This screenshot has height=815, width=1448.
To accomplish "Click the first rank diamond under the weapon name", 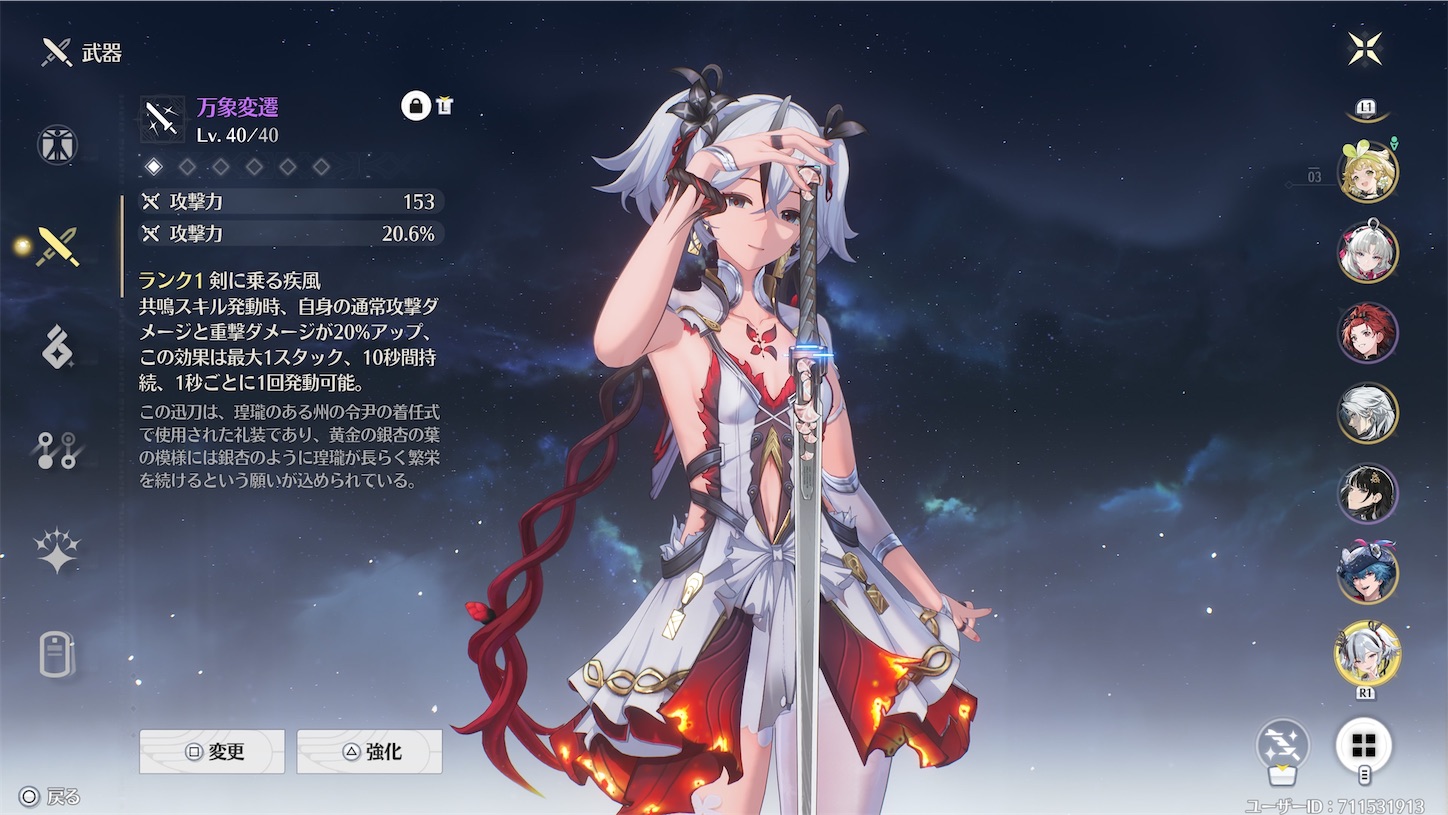I will coord(154,167).
